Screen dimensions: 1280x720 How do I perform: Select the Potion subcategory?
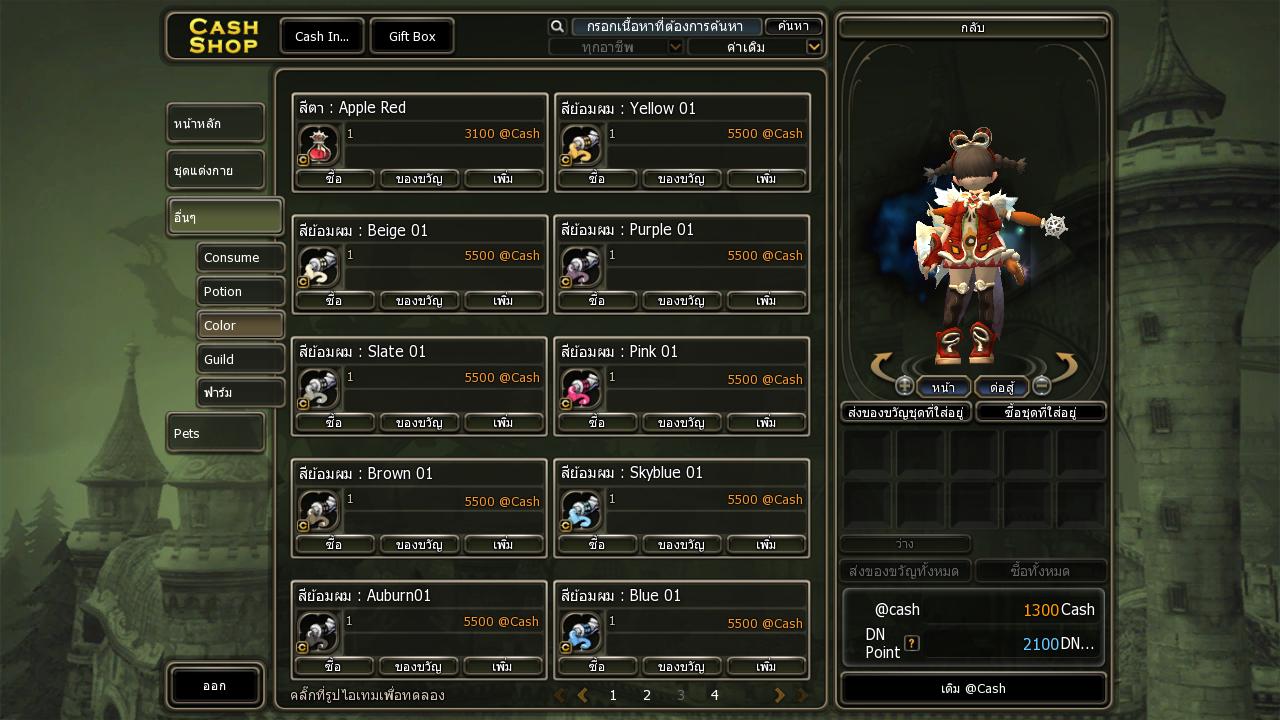(240, 292)
